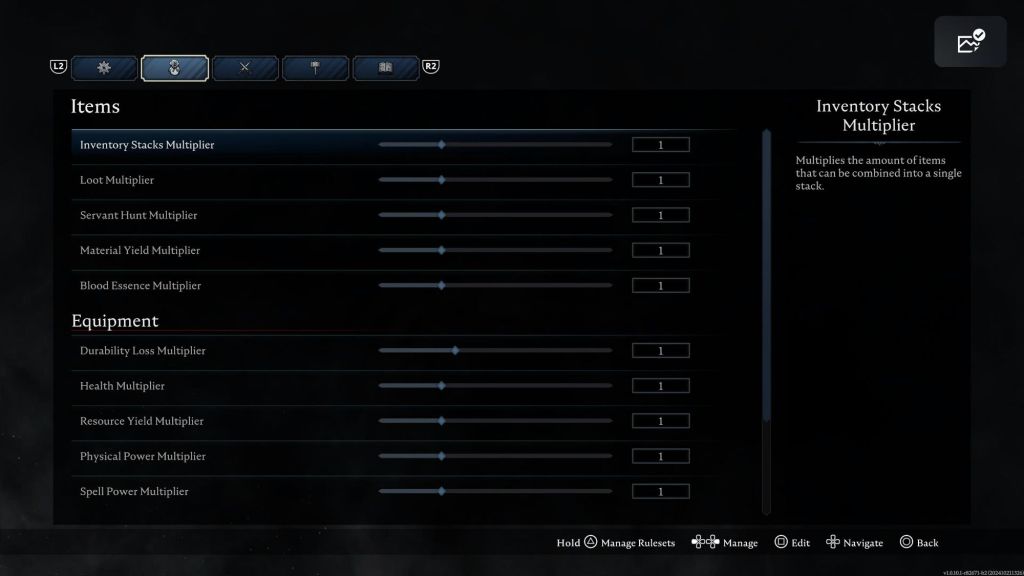Edit the Health Multiplier value box
The height and width of the screenshot is (576, 1024).
click(660, 386)
